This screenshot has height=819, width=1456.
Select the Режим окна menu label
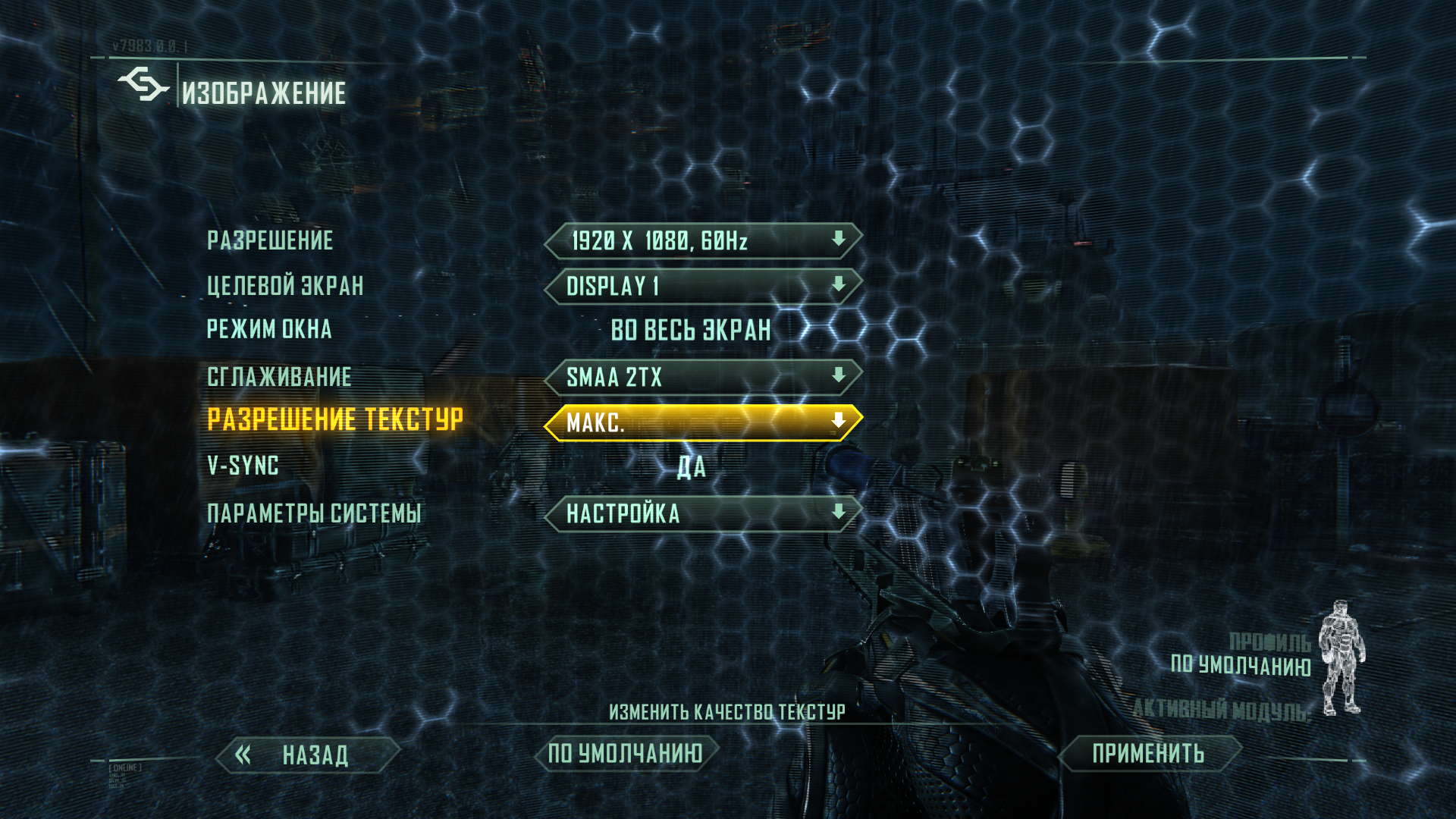point(269,330)
